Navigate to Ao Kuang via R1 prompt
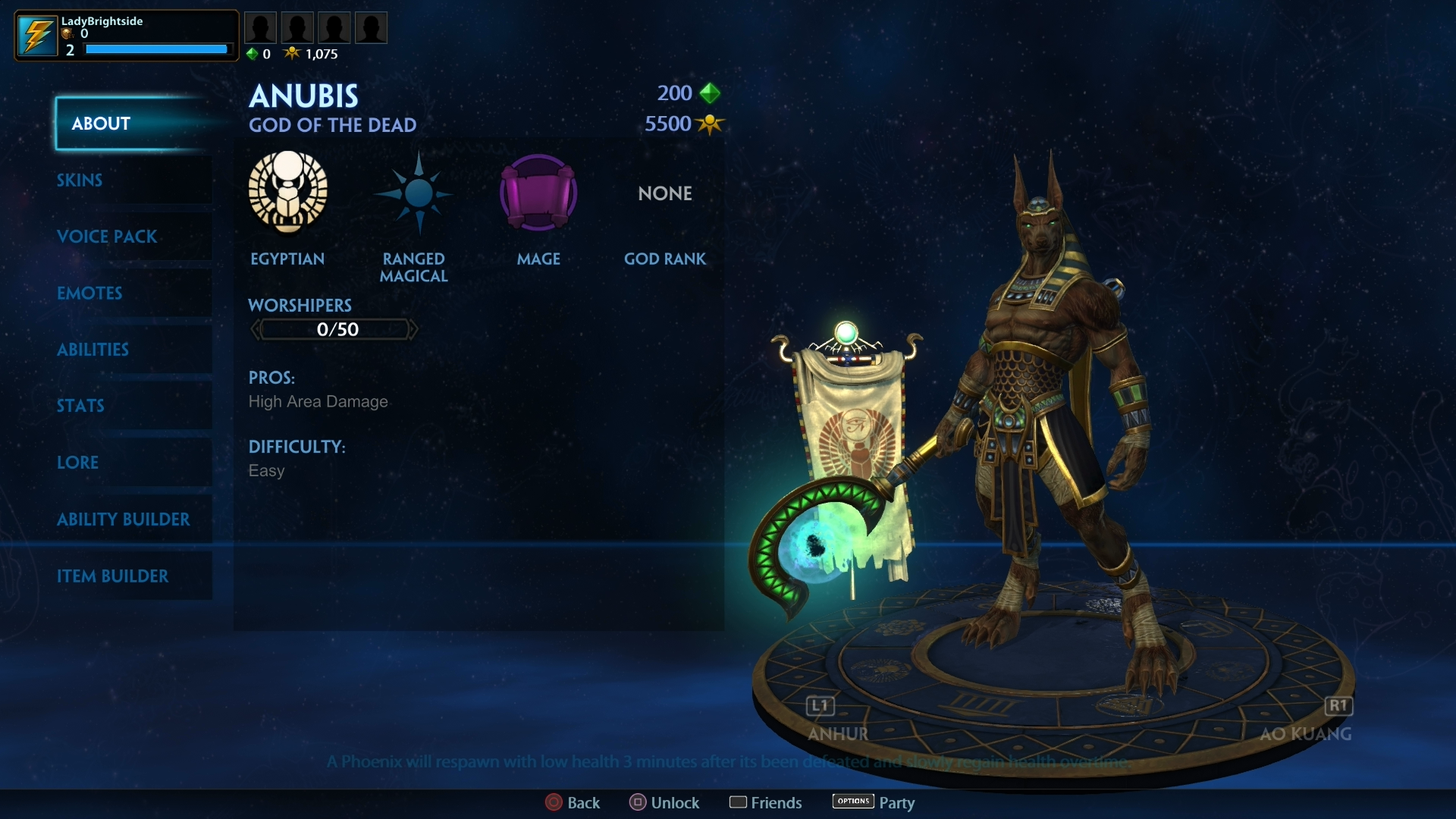This screenshot has width=1456, height=819. click(x=1339, y=706)
